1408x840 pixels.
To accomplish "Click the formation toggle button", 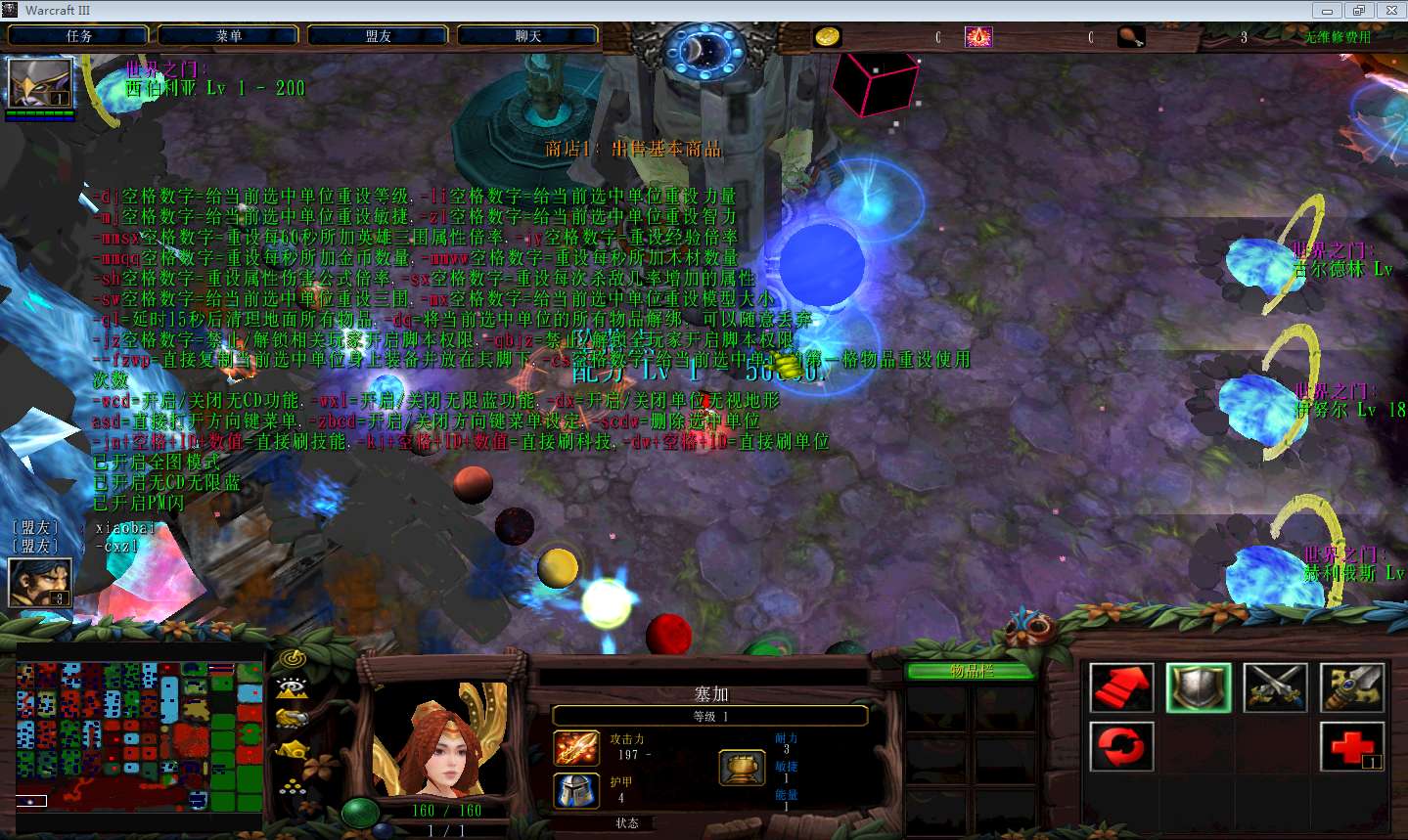I will pyautogui.click(x=292, y=785).
